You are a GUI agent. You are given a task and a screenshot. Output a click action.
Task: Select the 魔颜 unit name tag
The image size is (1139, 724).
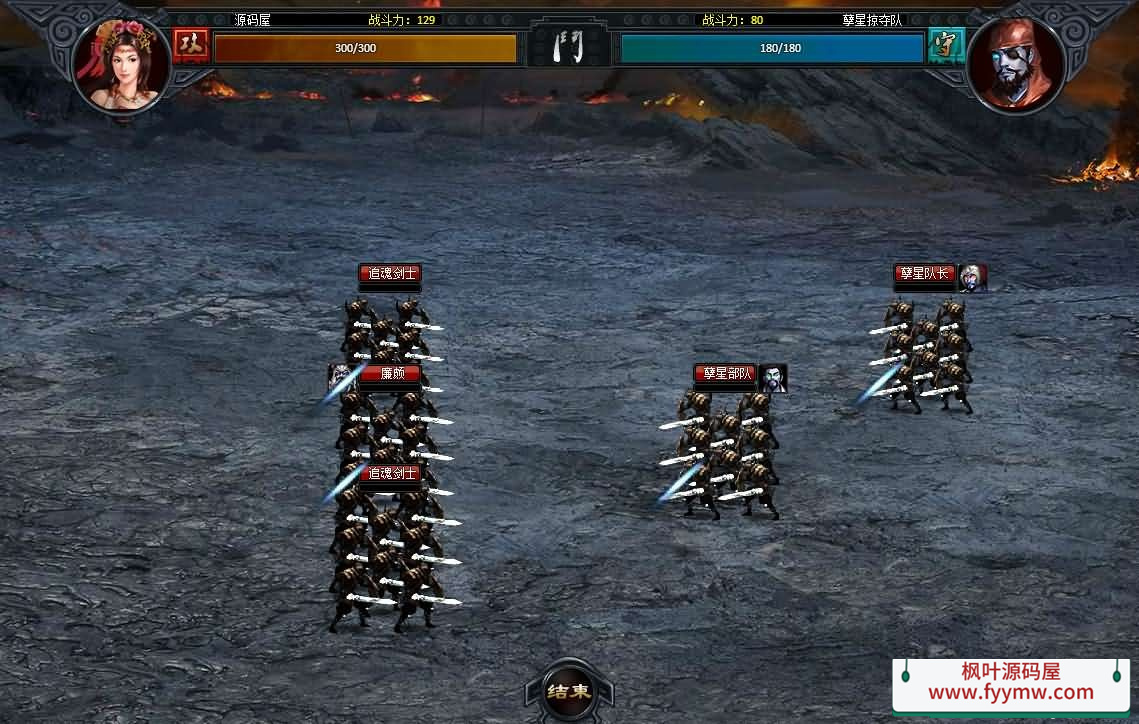point(390,375)
